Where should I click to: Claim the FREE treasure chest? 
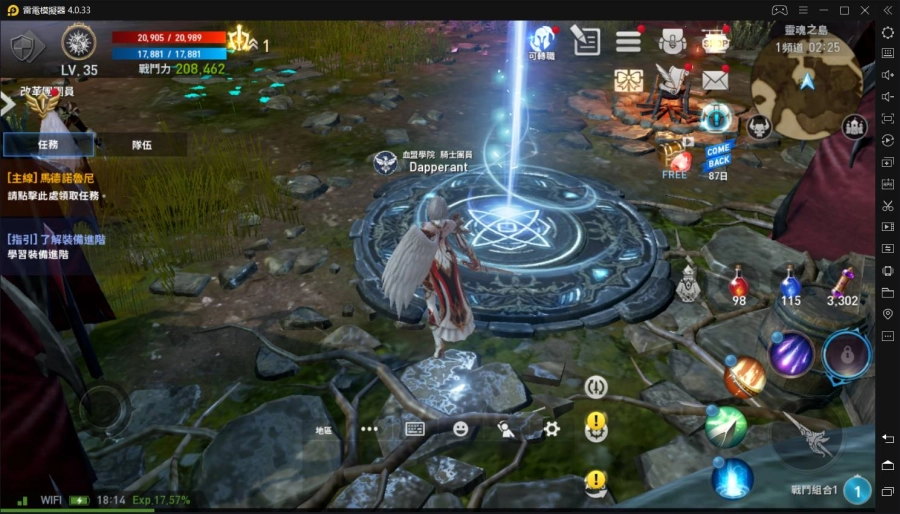(x=676, y=157)
